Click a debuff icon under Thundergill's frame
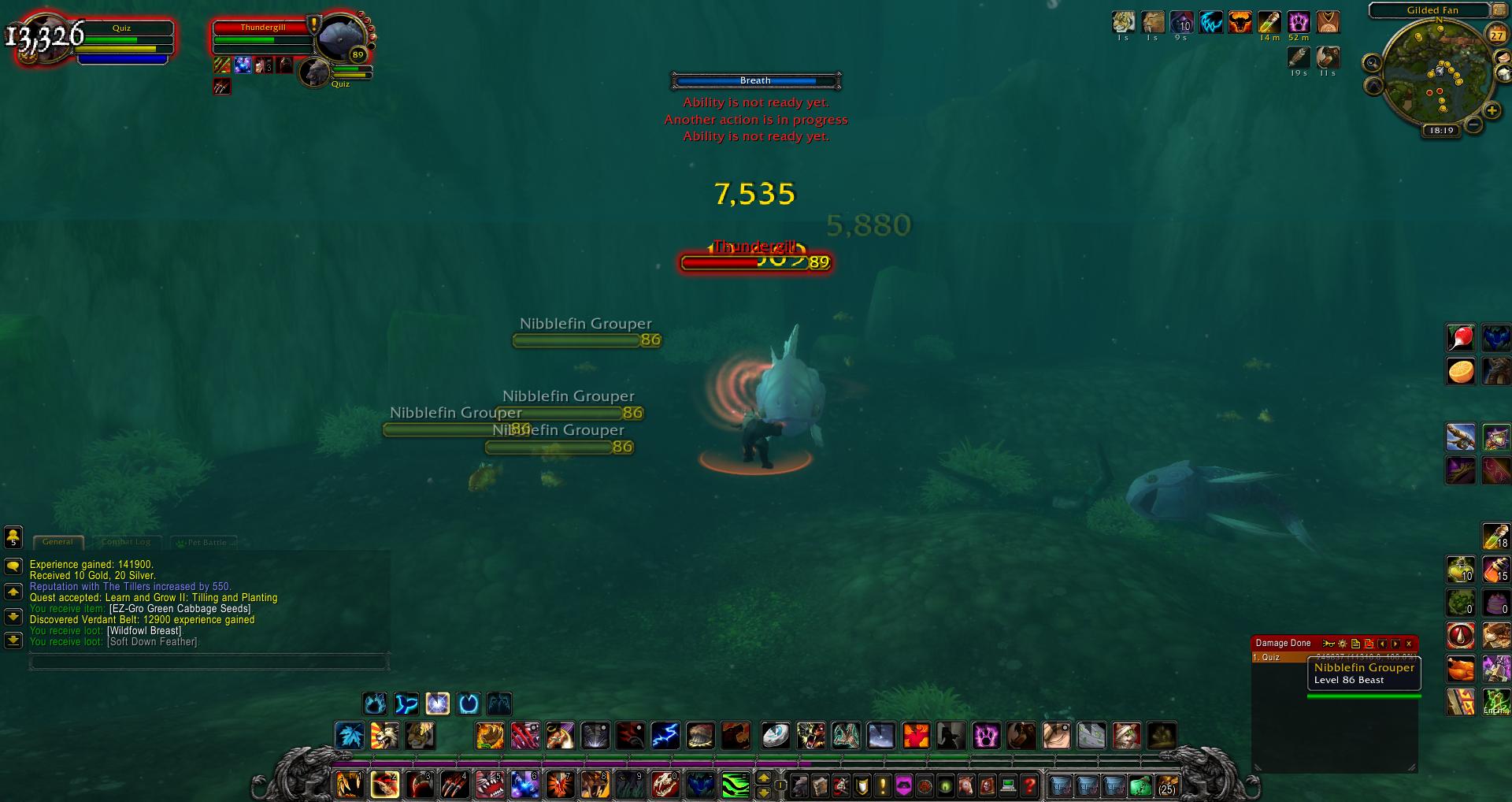The width and height of the screenshot is (1512, 802). pos(222,65)
